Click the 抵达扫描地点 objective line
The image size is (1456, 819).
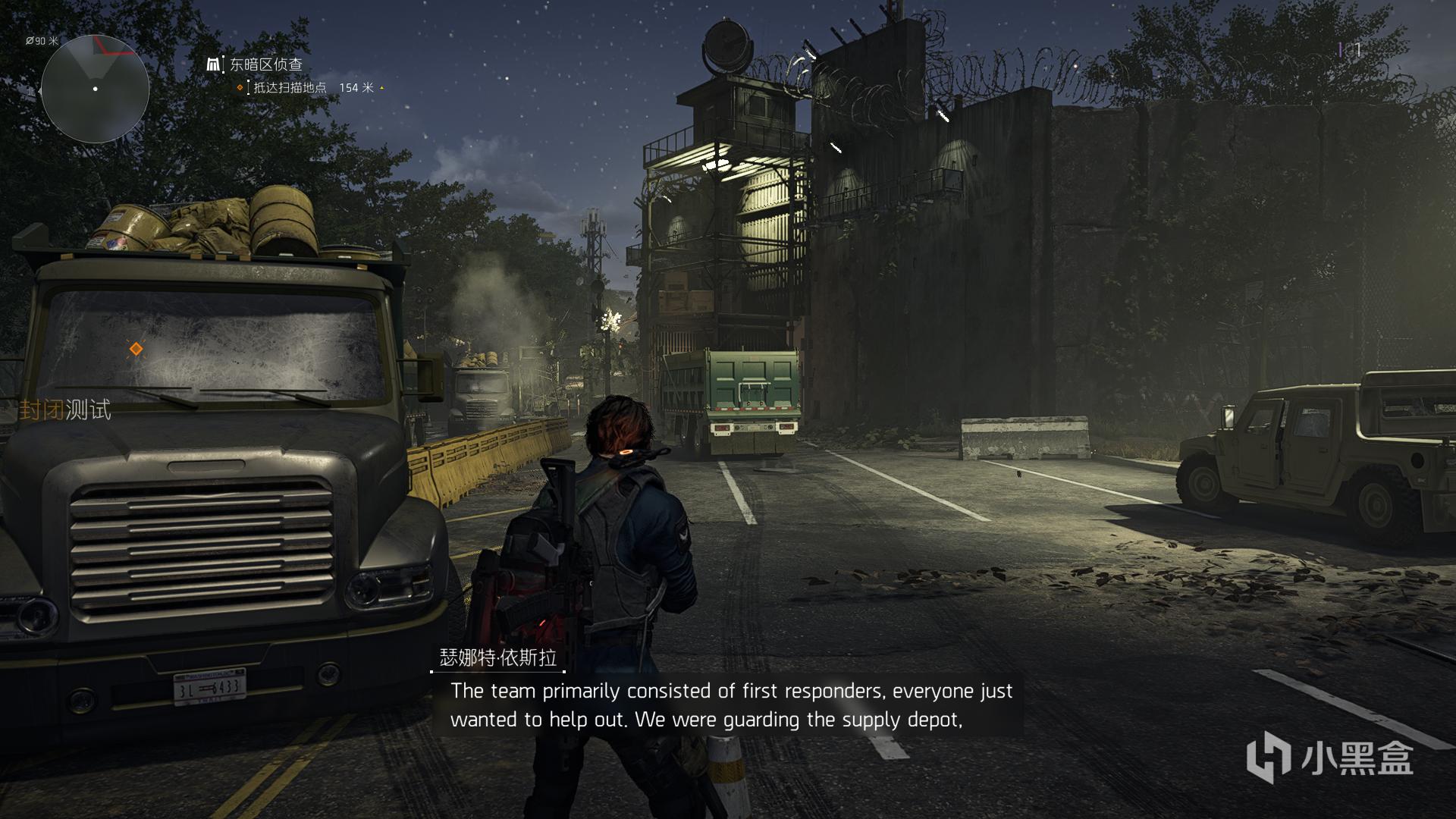tap(290, 88)
